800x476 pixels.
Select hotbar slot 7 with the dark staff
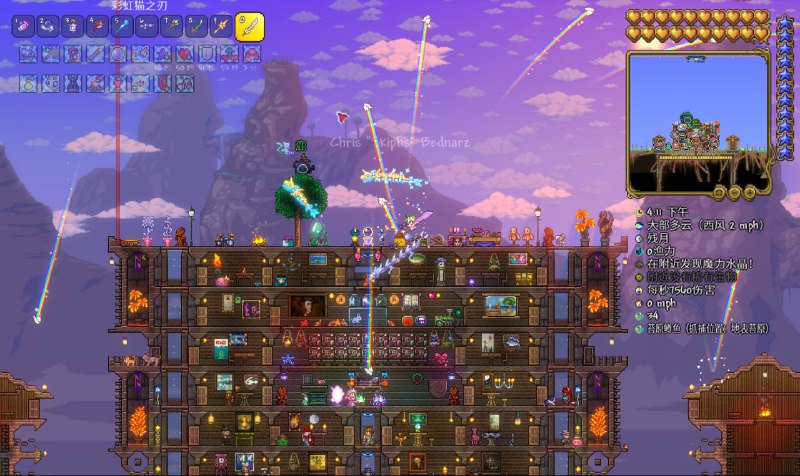coord(171,27)
